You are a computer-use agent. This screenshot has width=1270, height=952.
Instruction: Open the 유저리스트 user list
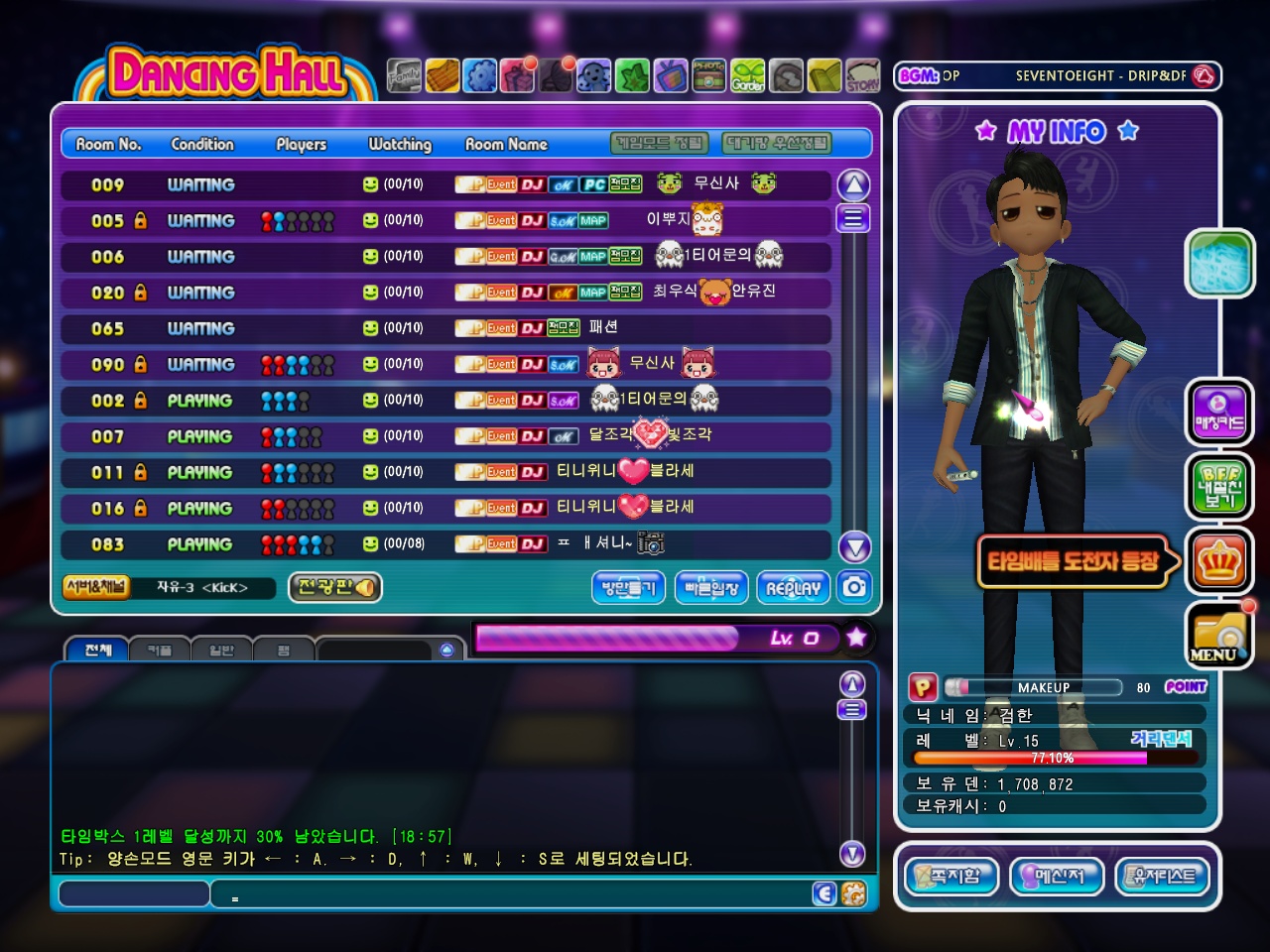click(x=1163, y=876)
